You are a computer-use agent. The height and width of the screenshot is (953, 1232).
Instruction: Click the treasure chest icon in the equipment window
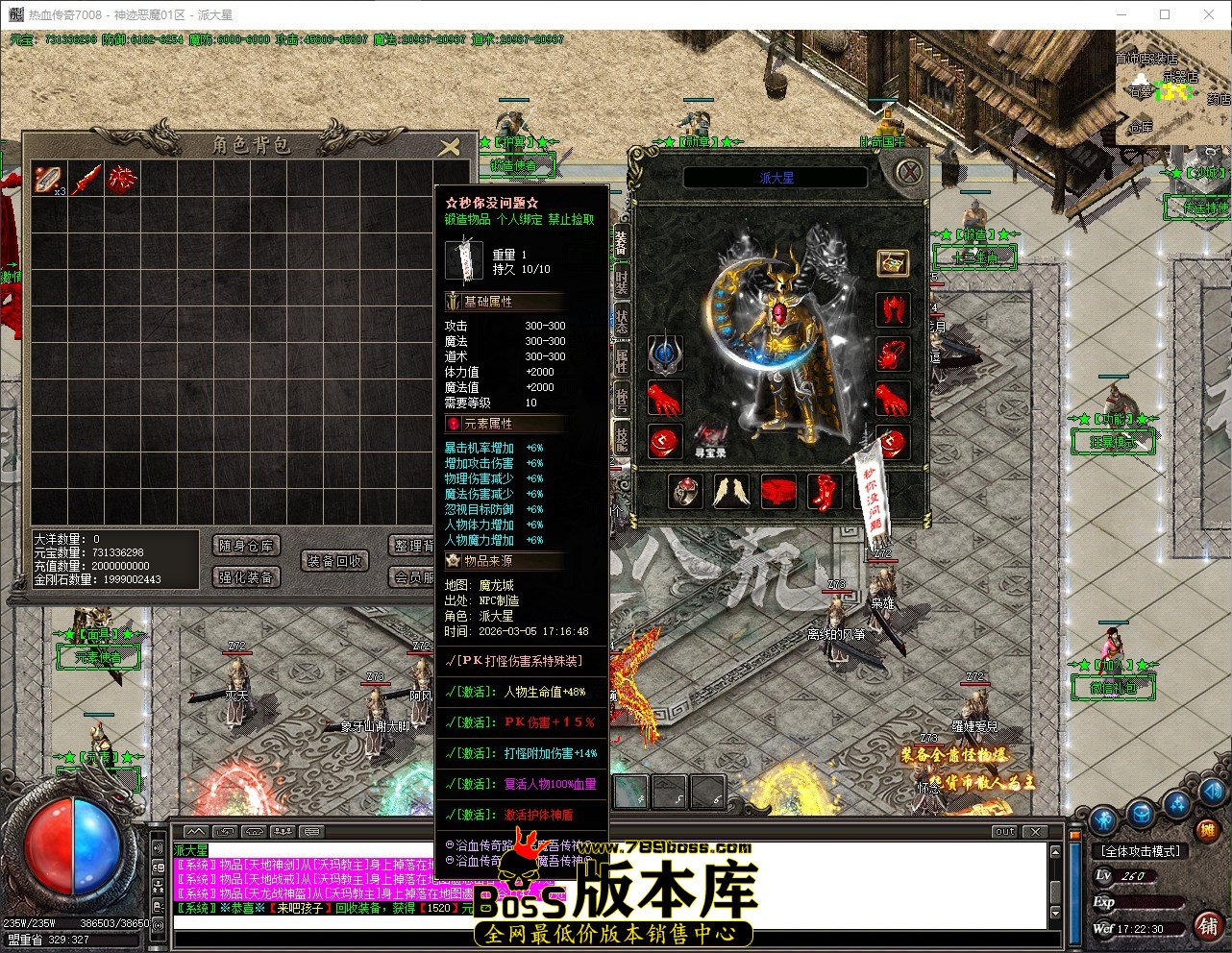[x=892, y=263]
